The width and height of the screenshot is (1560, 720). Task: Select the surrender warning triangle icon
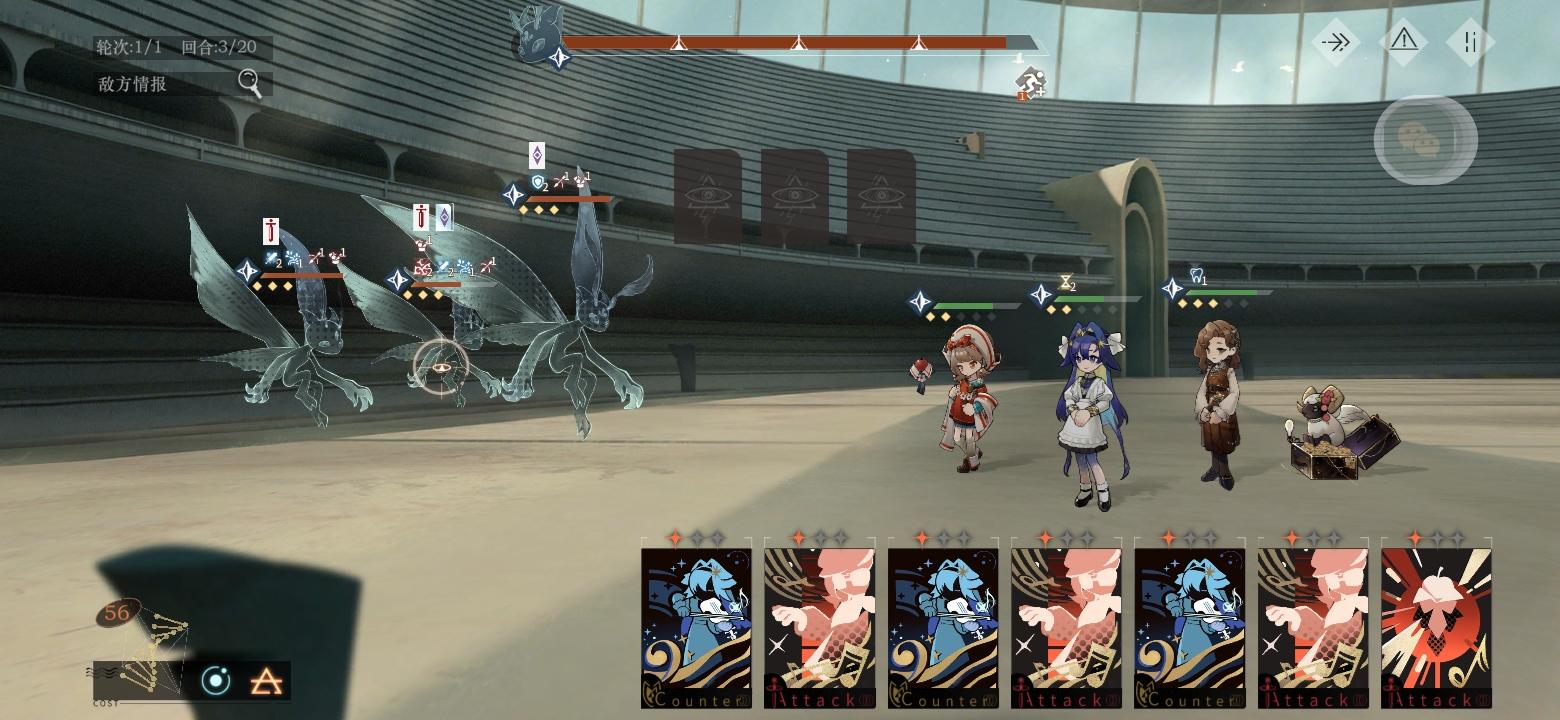[1406, 42]
